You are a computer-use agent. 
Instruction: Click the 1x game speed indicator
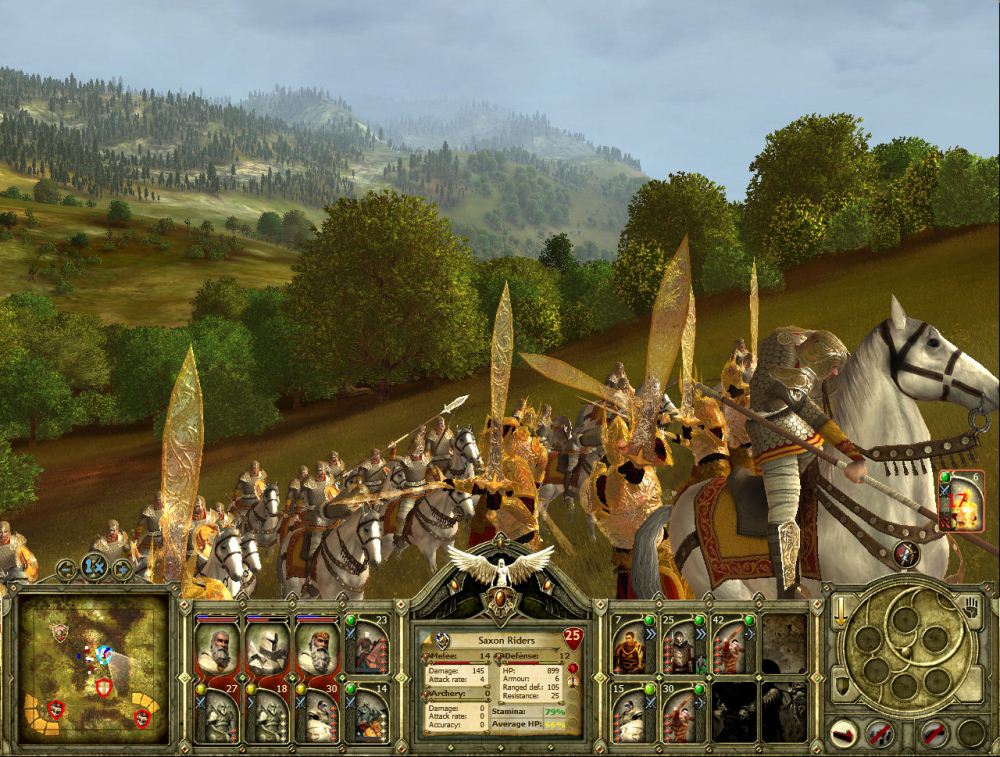(x=94, y=568)
